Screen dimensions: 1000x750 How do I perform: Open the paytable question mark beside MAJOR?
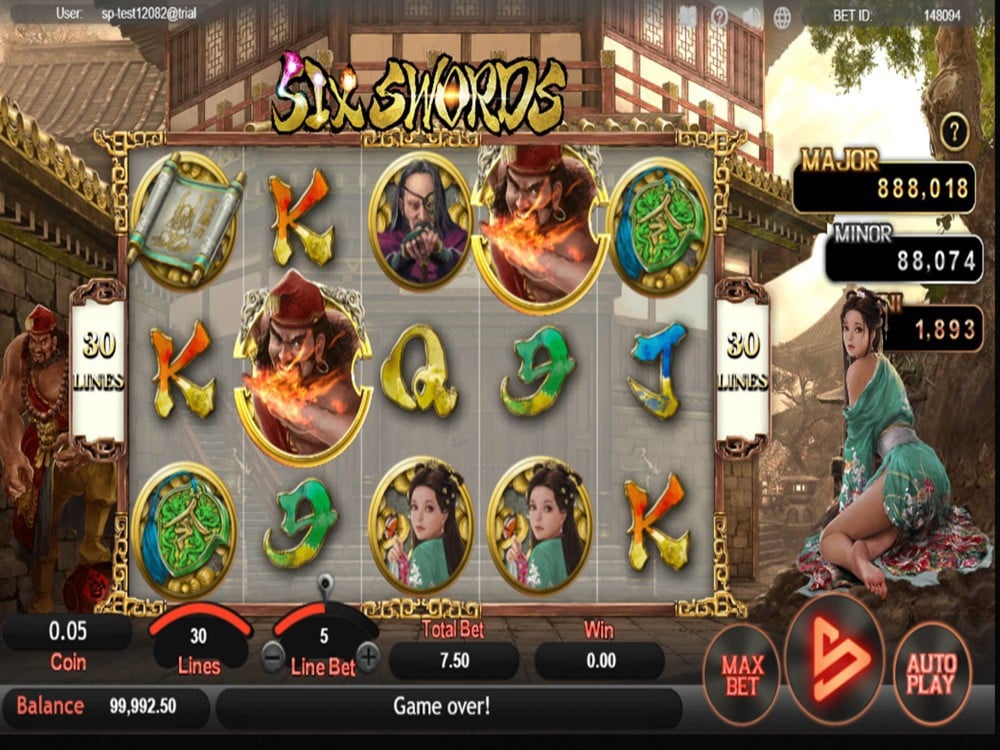[956, 130]
